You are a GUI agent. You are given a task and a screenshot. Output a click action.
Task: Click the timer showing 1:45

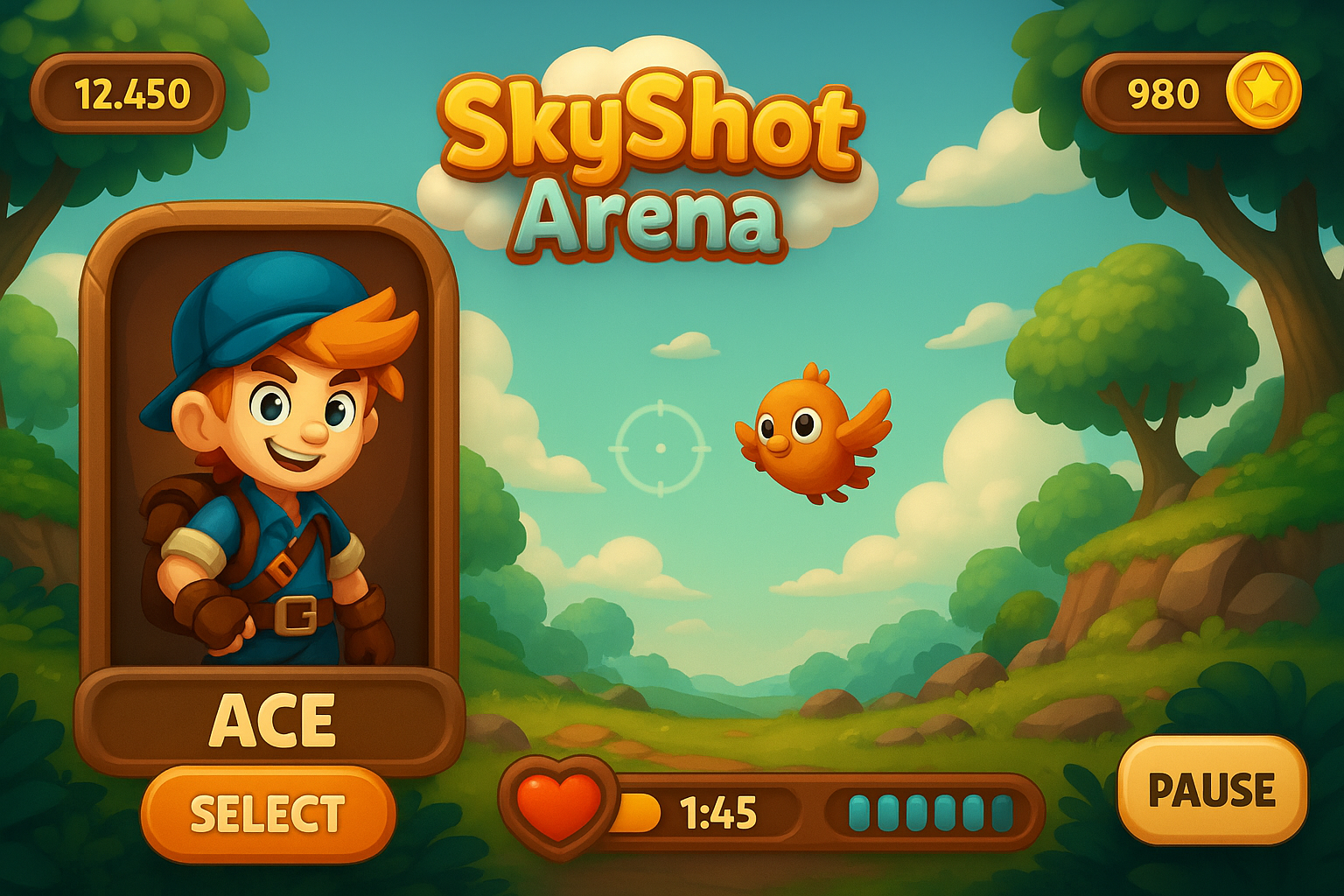coord(717,812)
